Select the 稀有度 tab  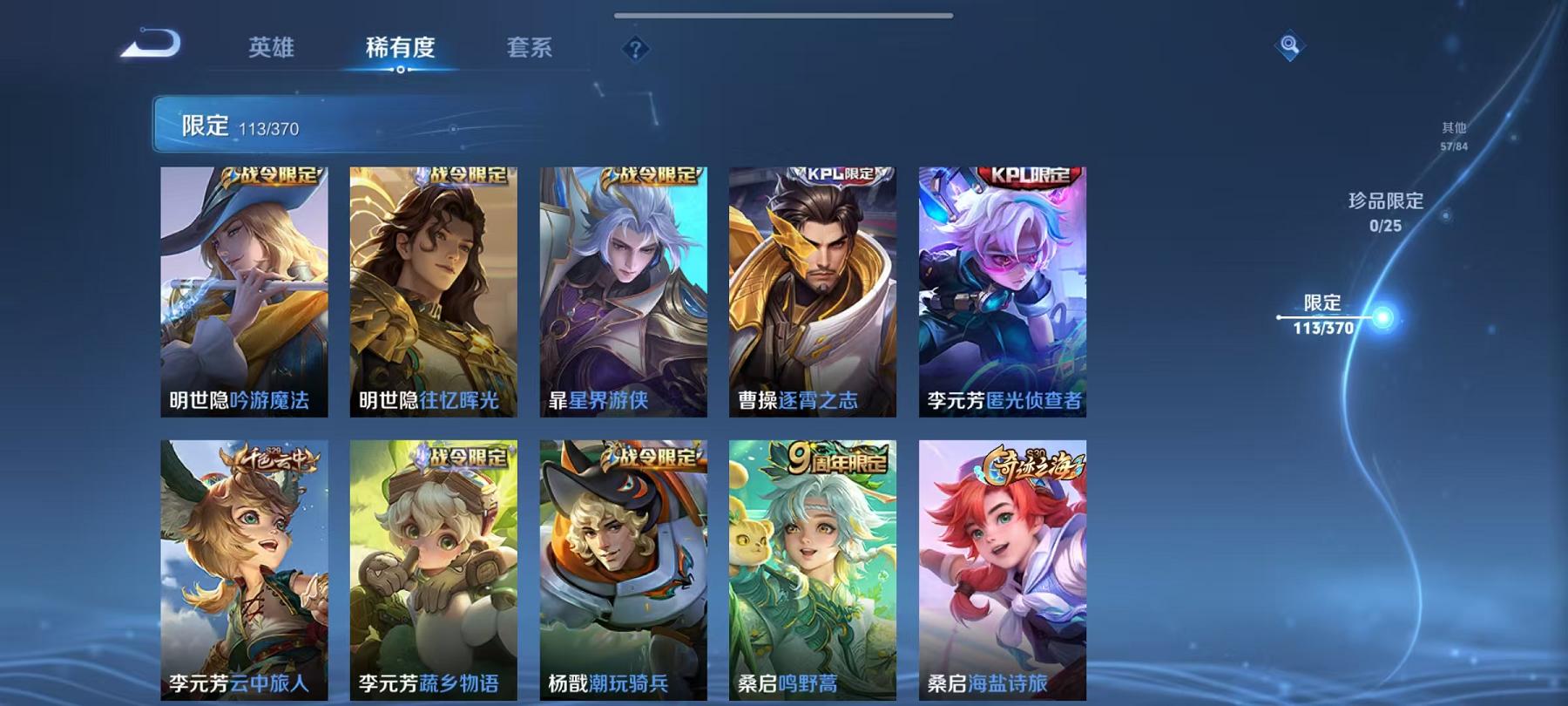tap(402, 50)
